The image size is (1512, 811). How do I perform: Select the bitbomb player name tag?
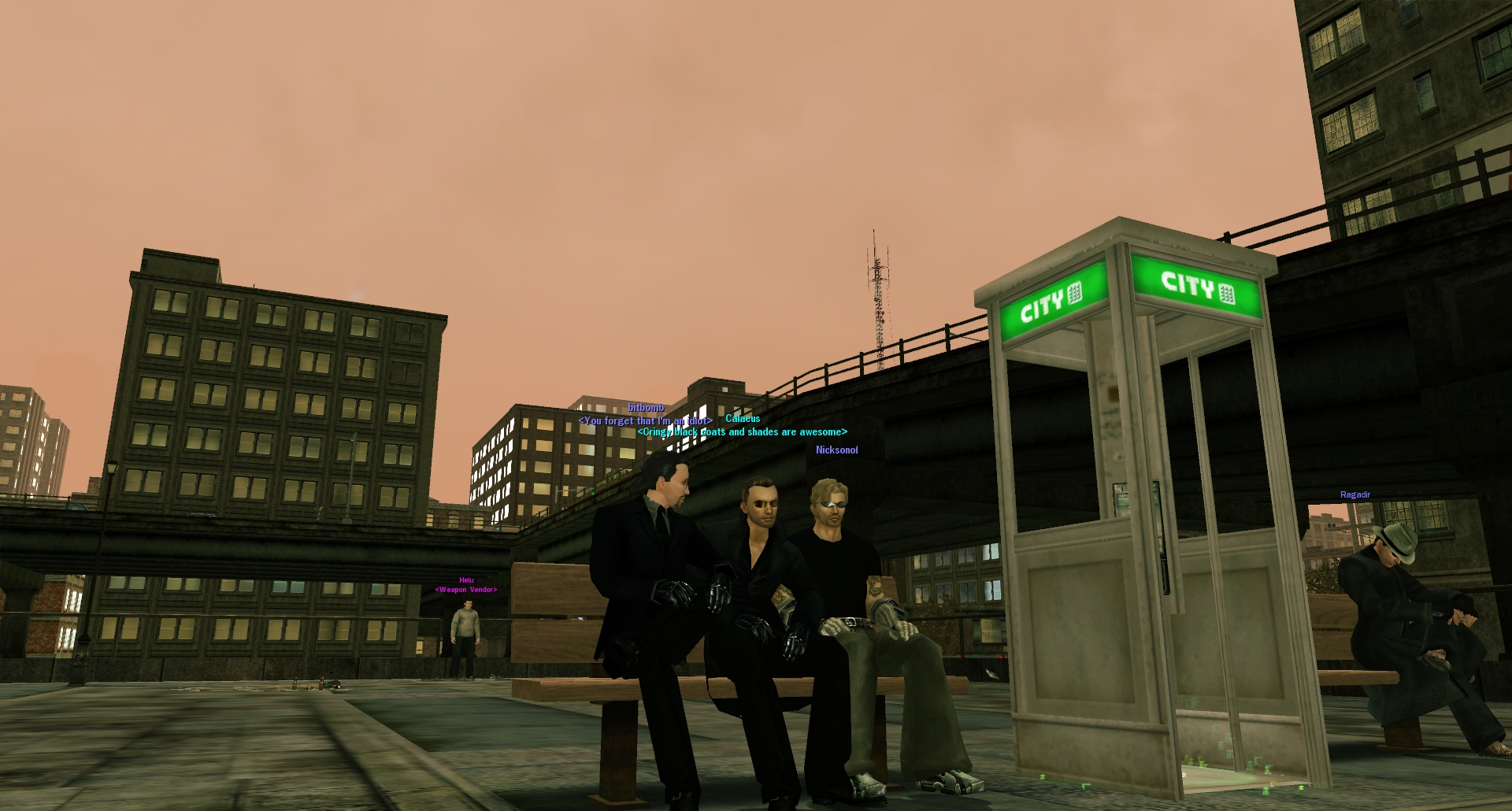coord(646,408)
